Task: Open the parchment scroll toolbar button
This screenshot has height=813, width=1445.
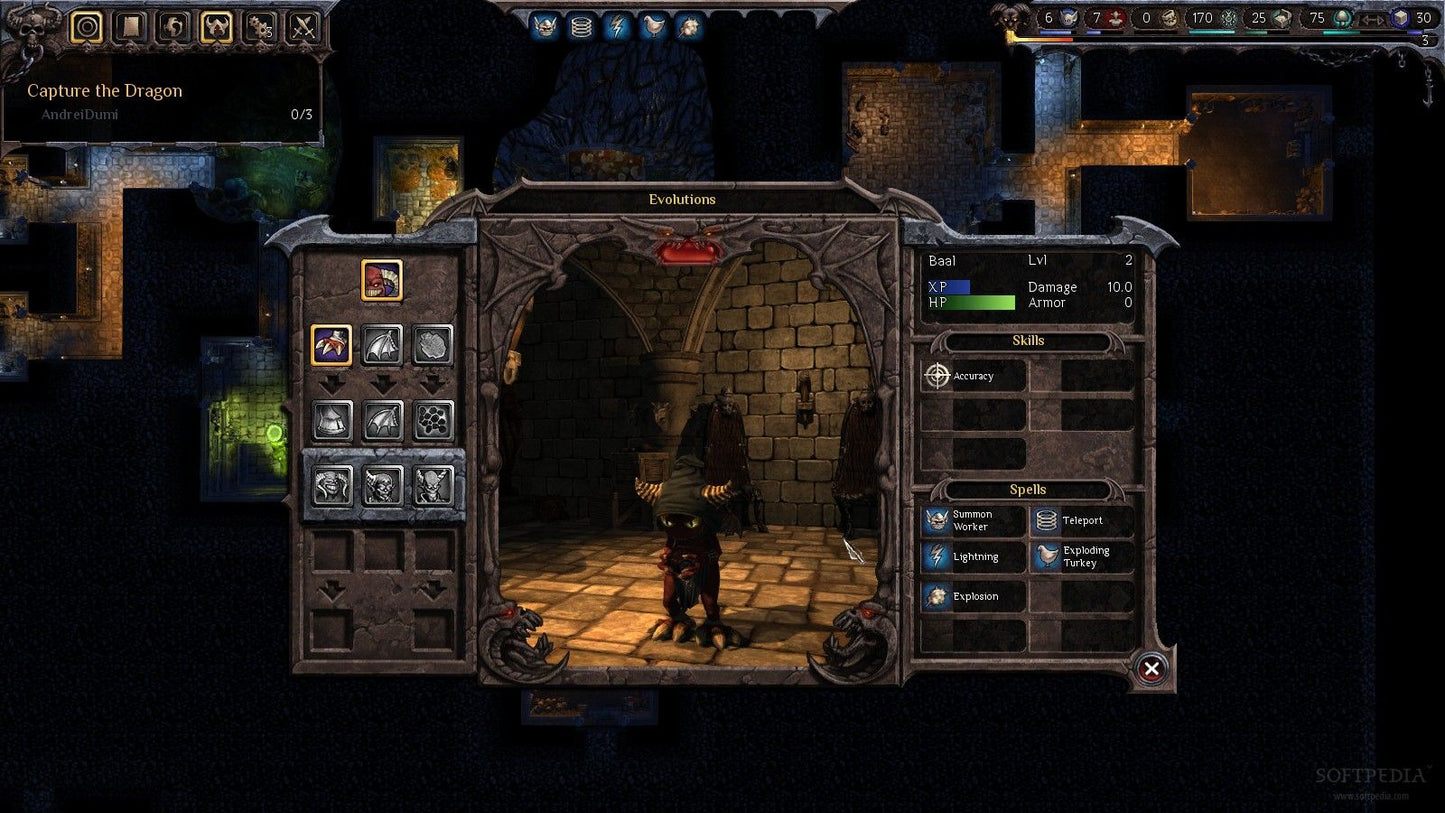Action: 130,27
